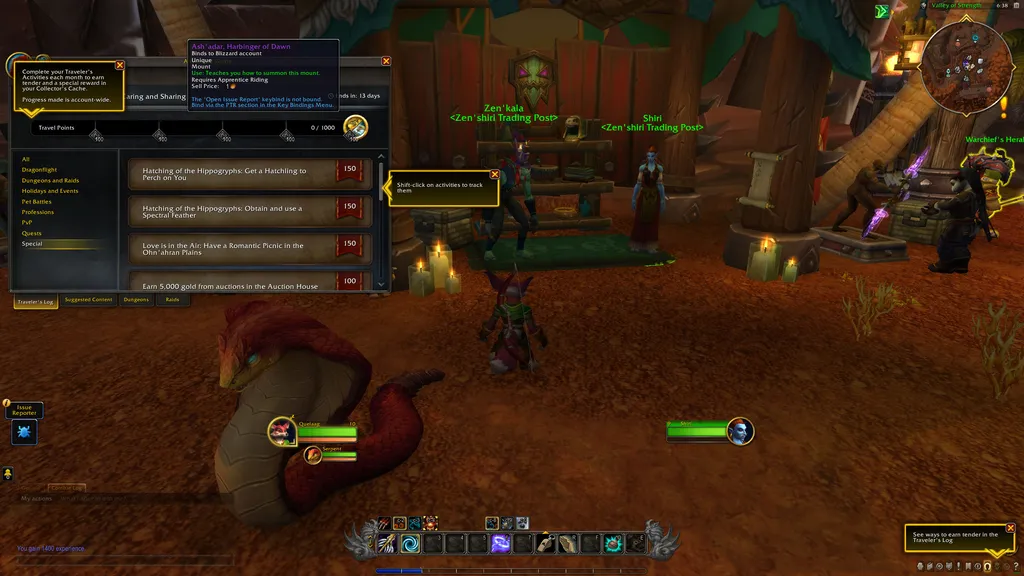Select the Romantic Picnic activity row
This screenshot has height=576, width=1024.
230,246
